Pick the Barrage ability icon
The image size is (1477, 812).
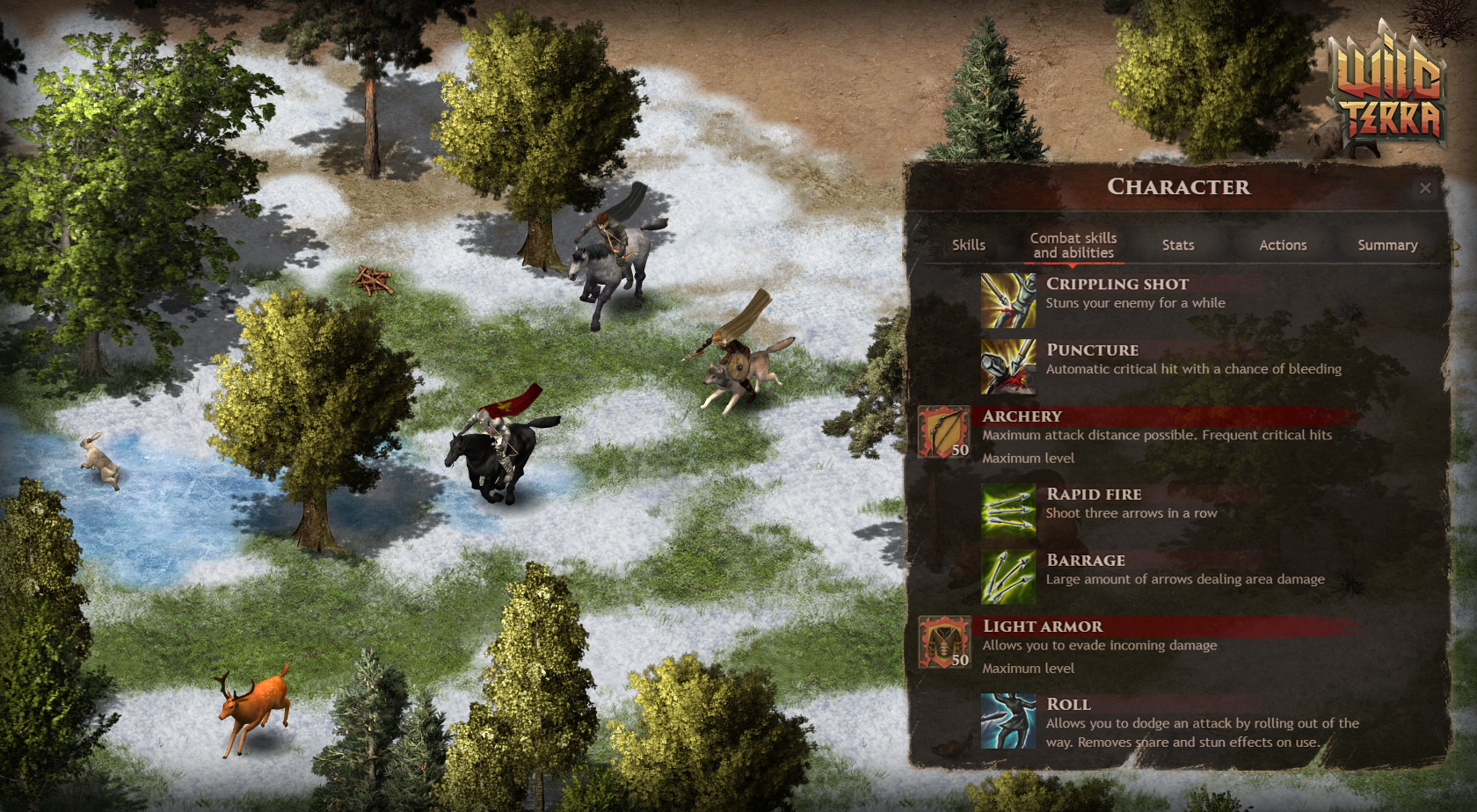1008,576
